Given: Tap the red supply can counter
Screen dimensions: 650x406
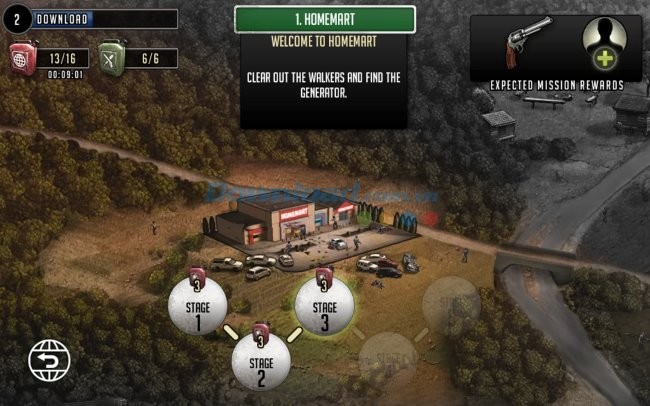Looking at the screenshot, I should (x=40, y=57).
